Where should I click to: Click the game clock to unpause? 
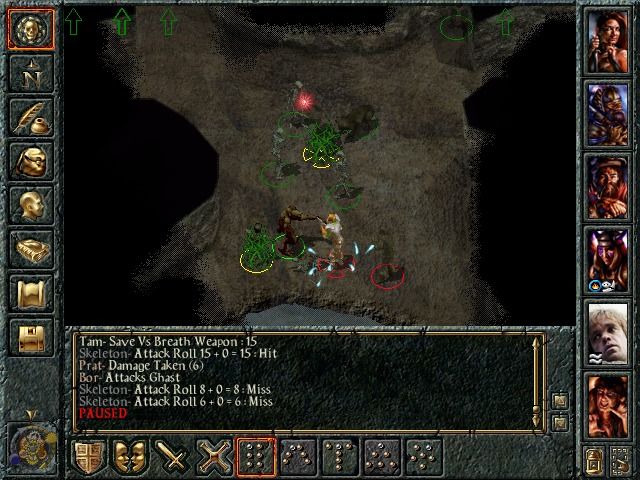[30, 443]
